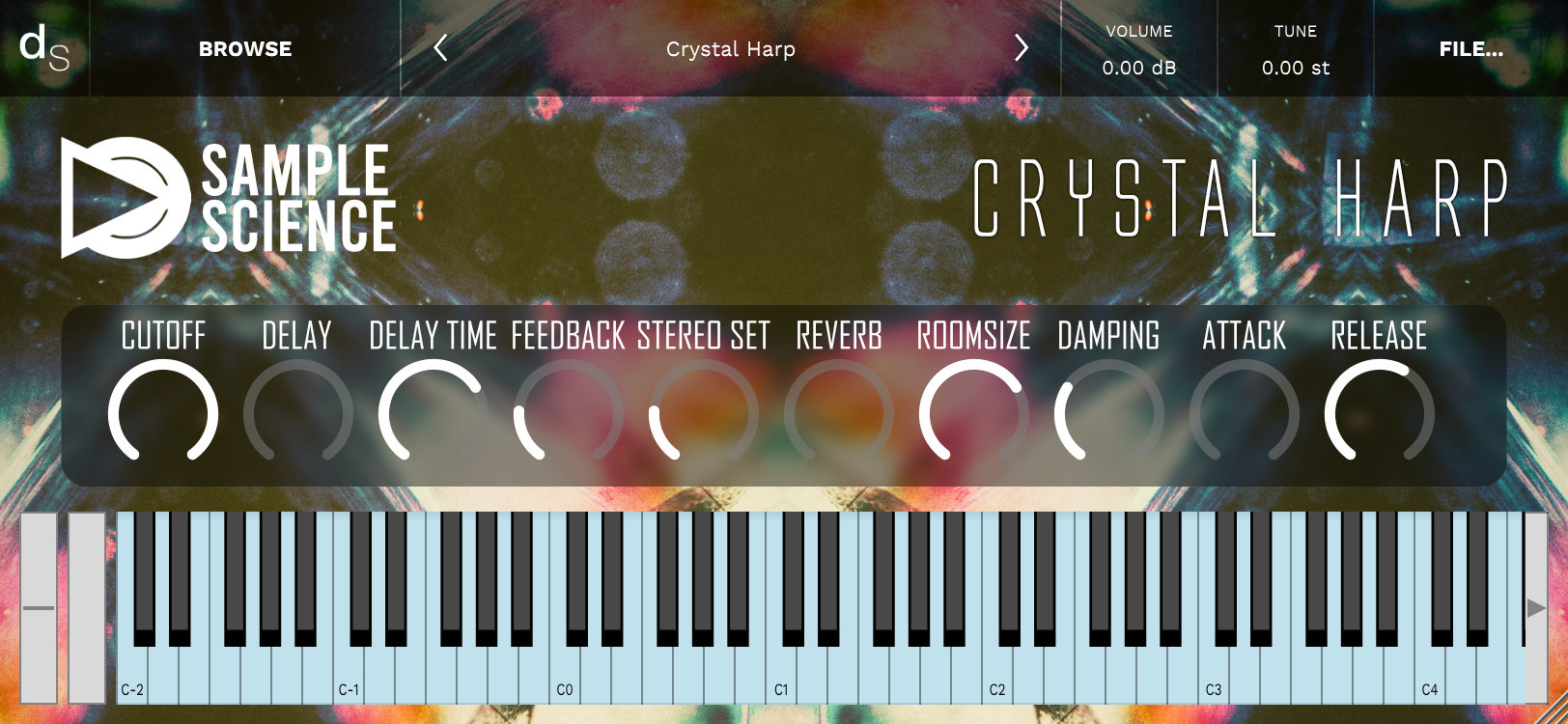Image resolution: width=1568 pixels, height=724 pixels.
Task: Open the FILE... menu
Action: (1471, 48)
